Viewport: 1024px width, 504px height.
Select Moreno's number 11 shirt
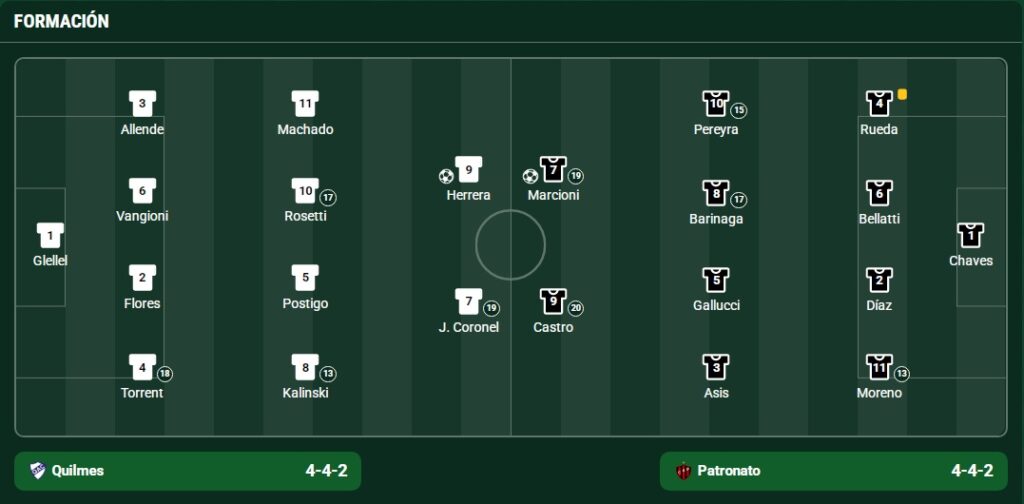[879, 368]
